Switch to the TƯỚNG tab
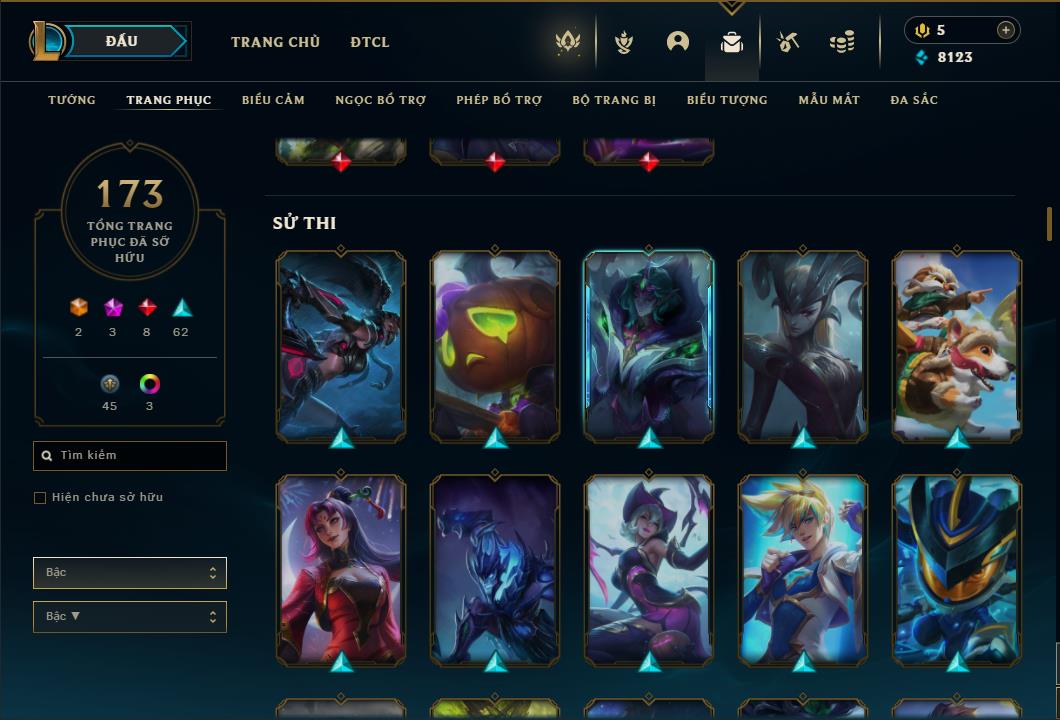This screenshot has width=1060, height=720. [x=72, y=100]
